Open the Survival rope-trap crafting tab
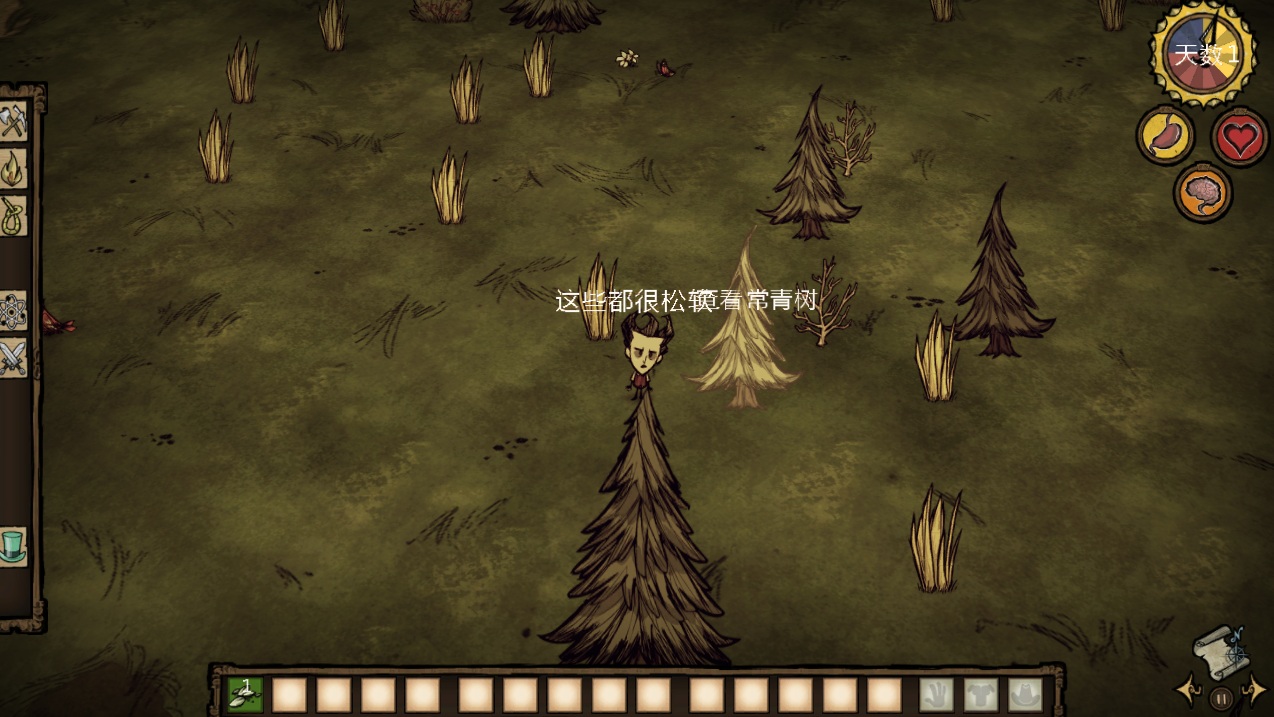This screenshot has height=717, width=1274. 13,215
